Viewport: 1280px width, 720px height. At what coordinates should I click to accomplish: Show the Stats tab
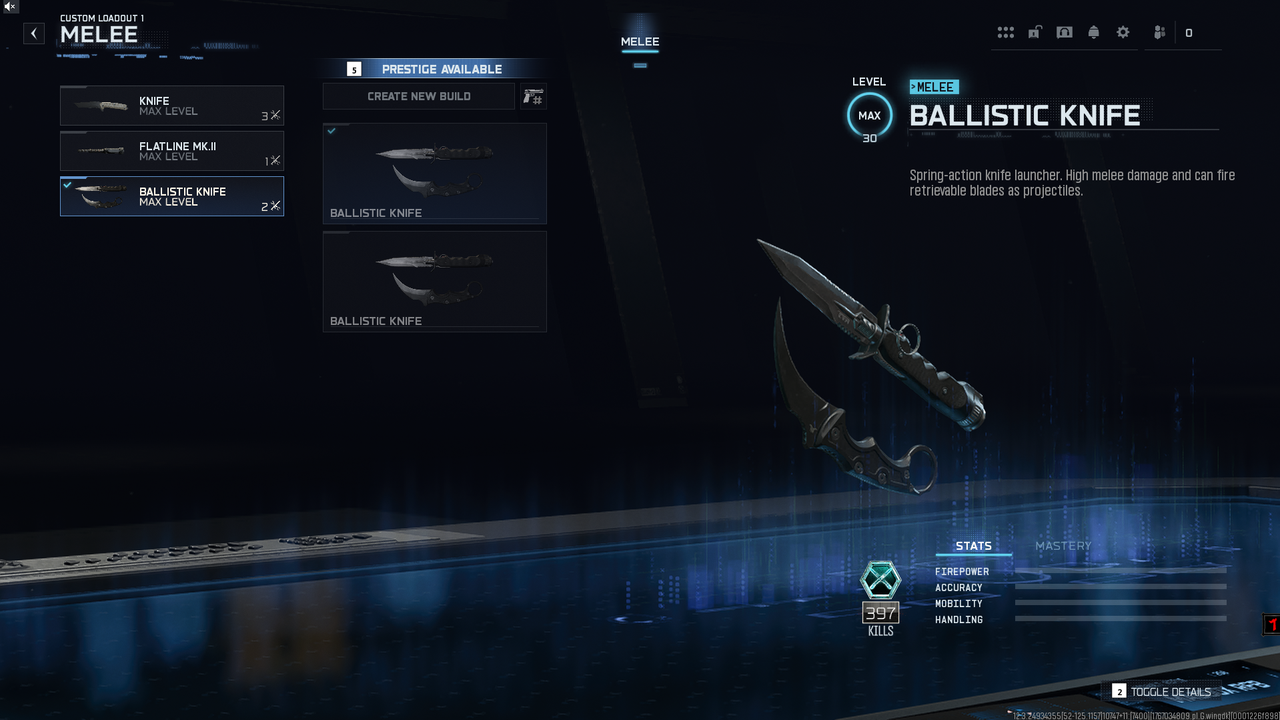tap(973, 546)
